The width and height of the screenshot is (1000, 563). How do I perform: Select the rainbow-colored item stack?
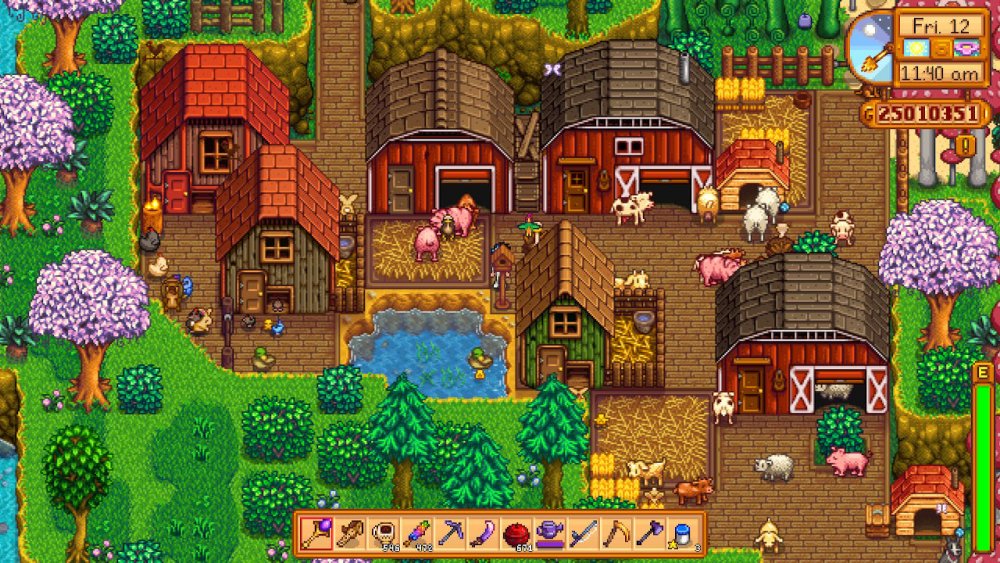[x=415, y=534]
